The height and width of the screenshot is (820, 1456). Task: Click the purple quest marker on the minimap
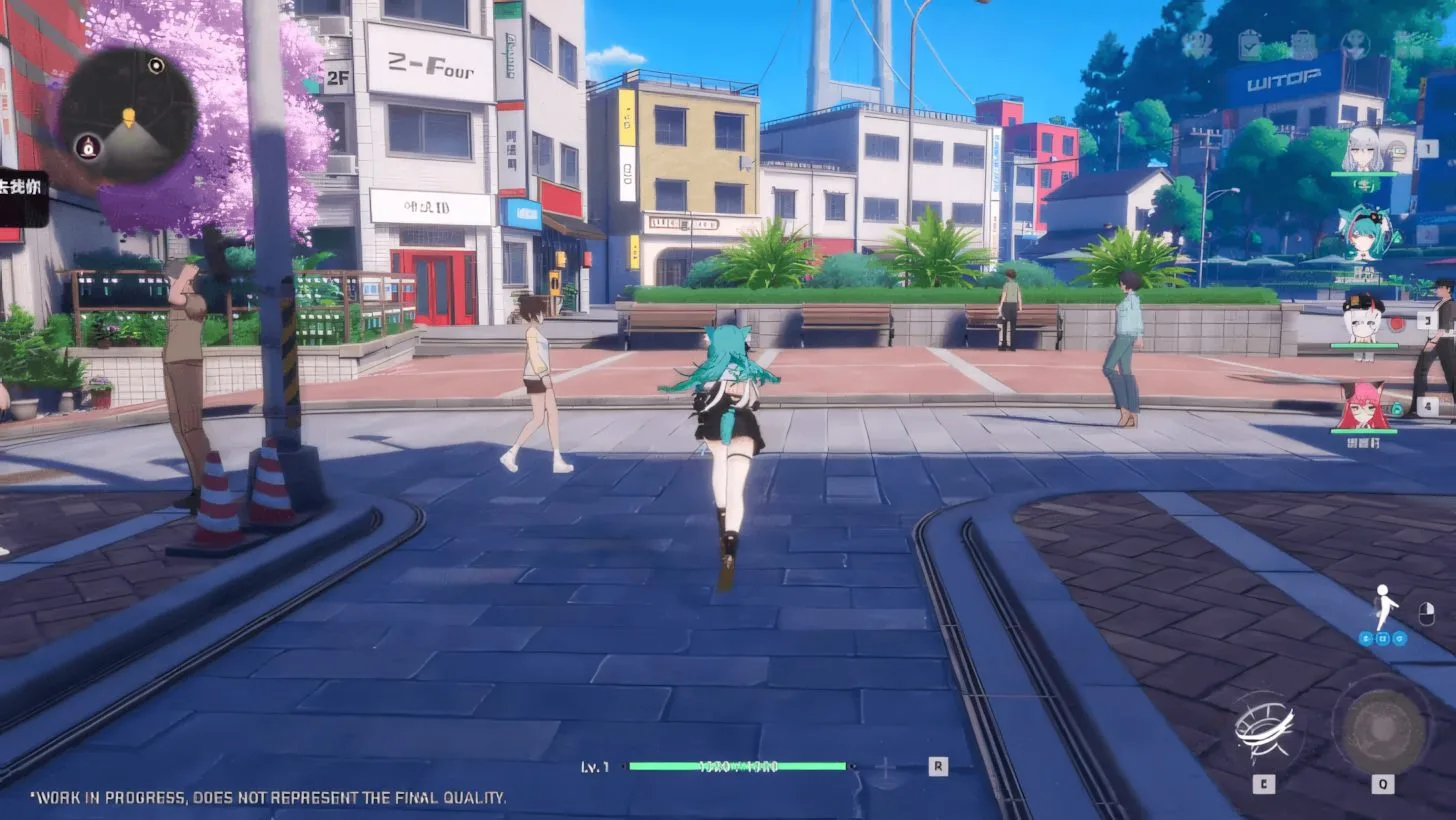pos(88,146)
